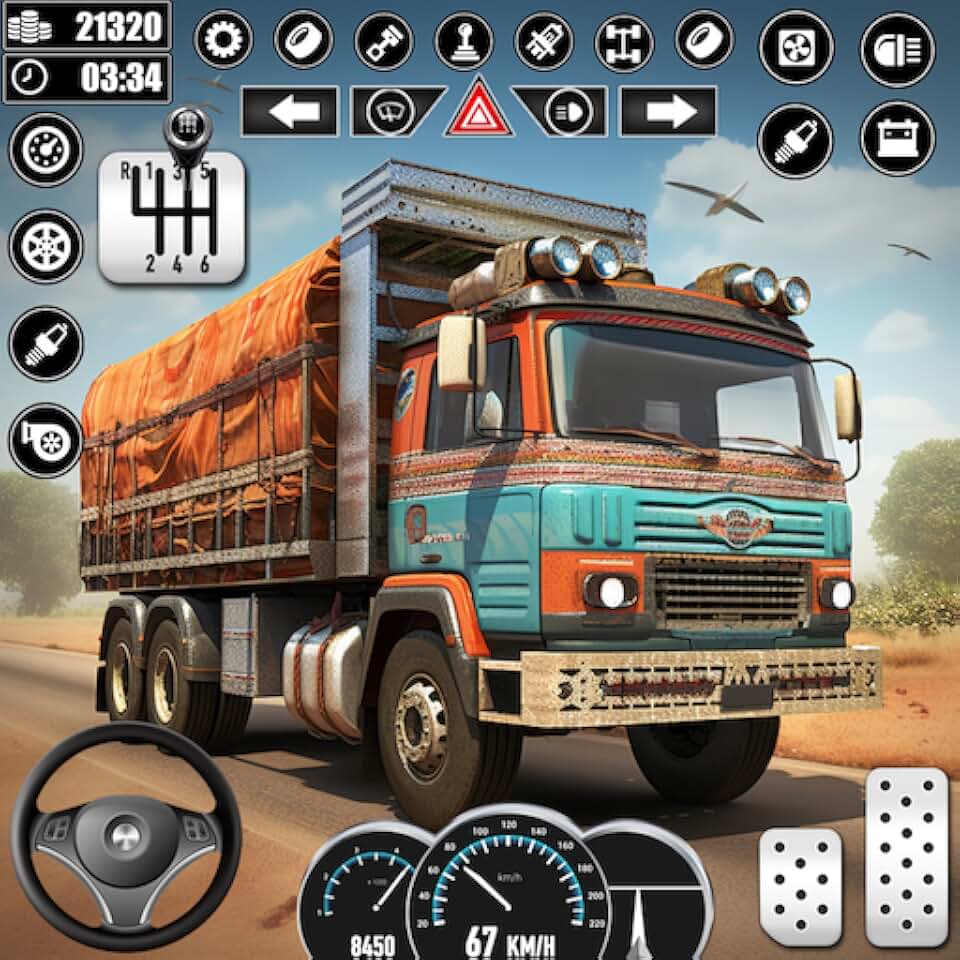Switch on the headlight beam icon
The width and height of the screenshot is (960, 960).
pos(897,47)
